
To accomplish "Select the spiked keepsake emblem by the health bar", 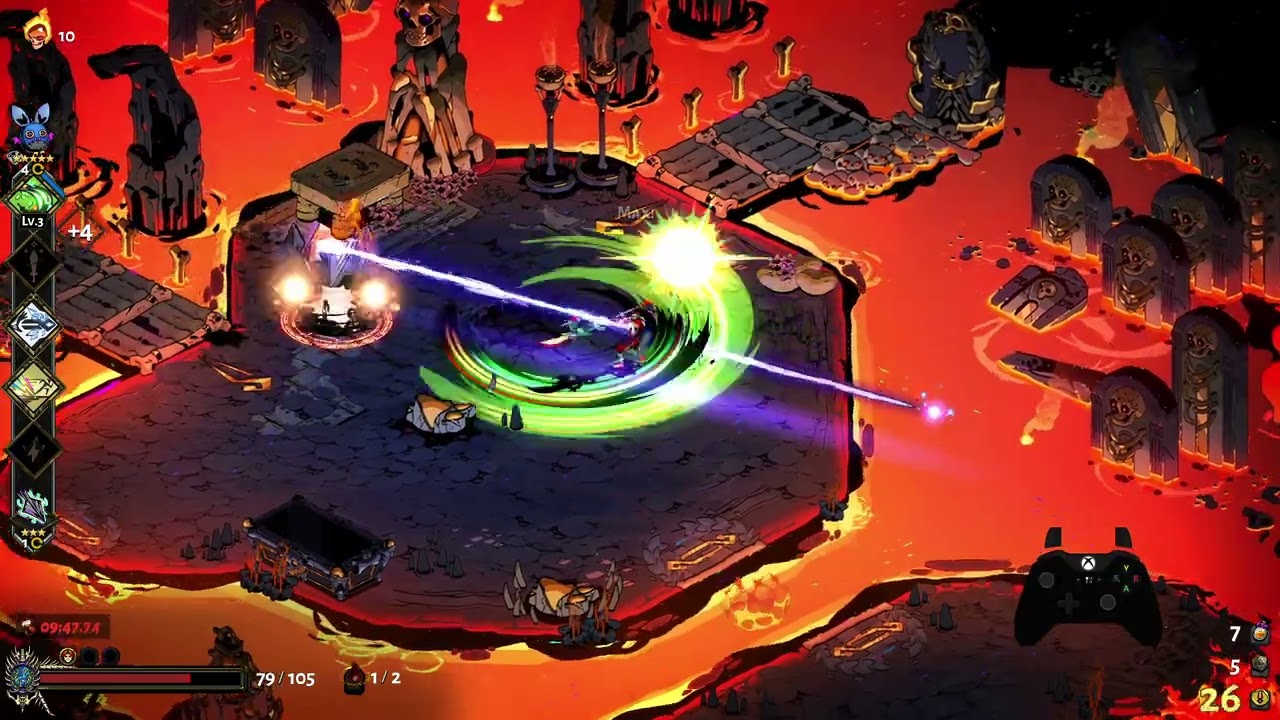I will (x=21, y=679).
